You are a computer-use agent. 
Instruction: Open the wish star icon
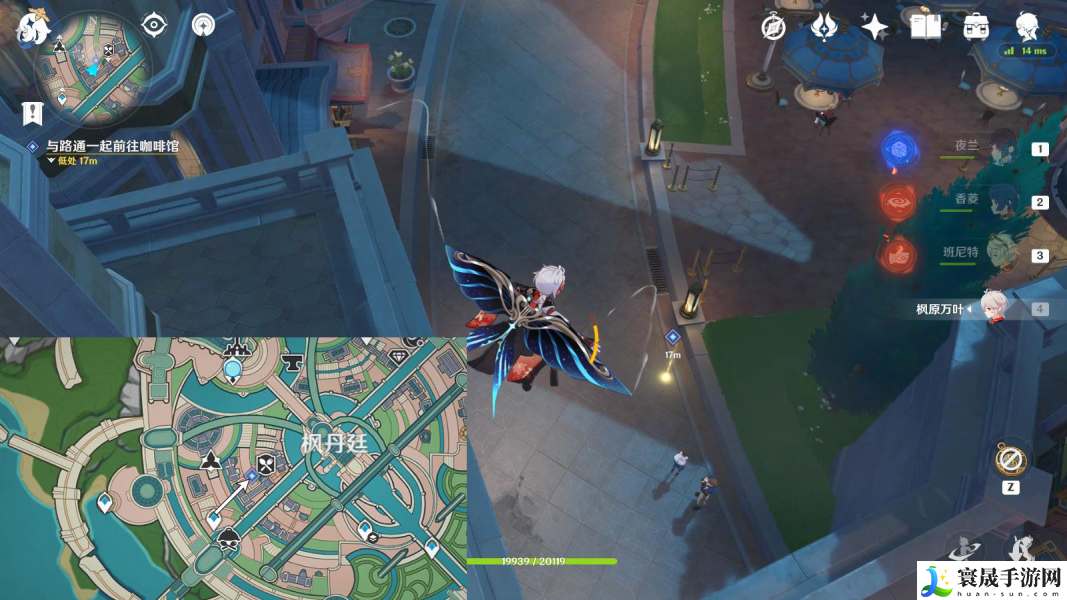[x=875, y=27]
